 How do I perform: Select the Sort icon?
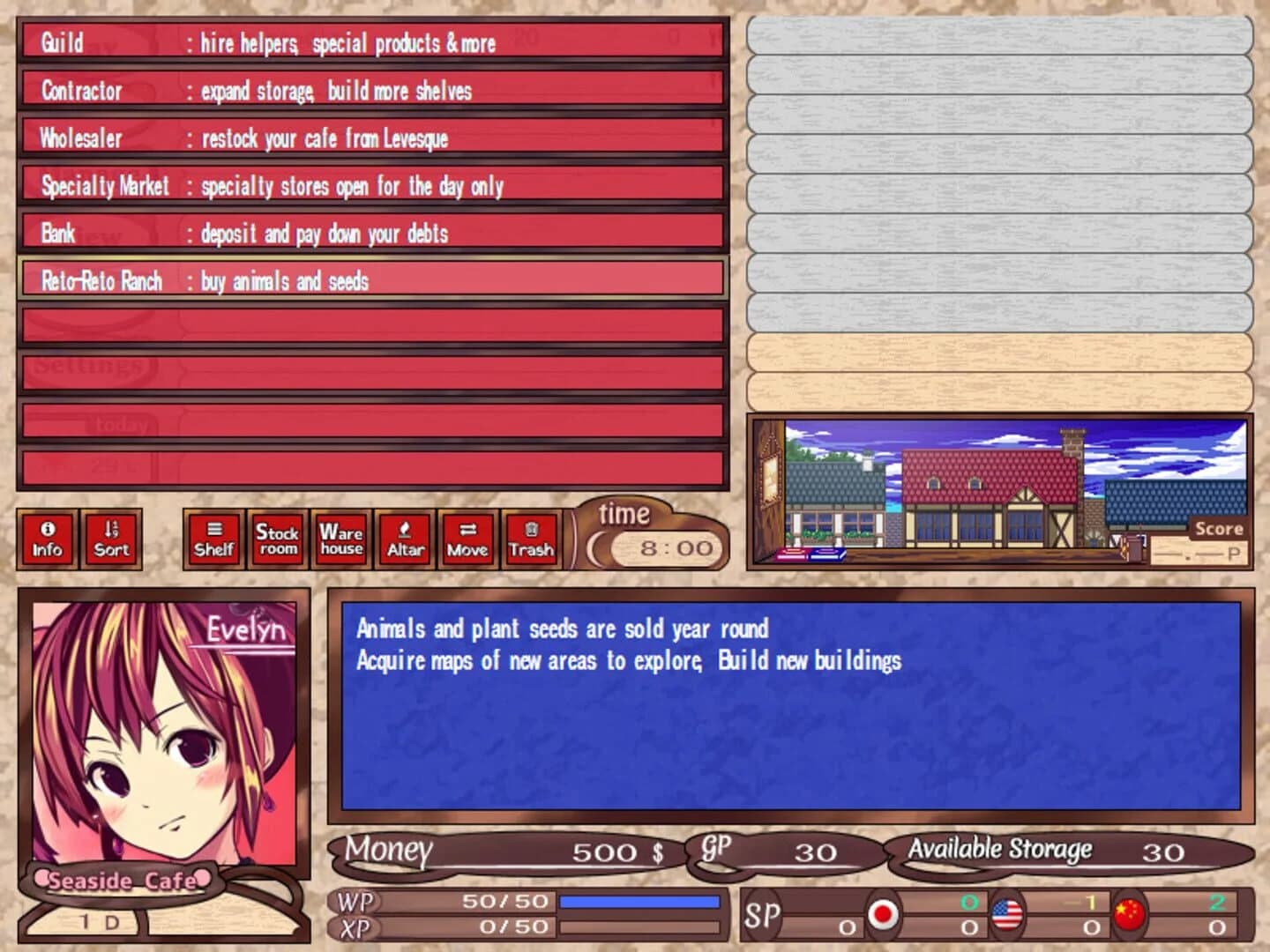click(x=110, y=539)
